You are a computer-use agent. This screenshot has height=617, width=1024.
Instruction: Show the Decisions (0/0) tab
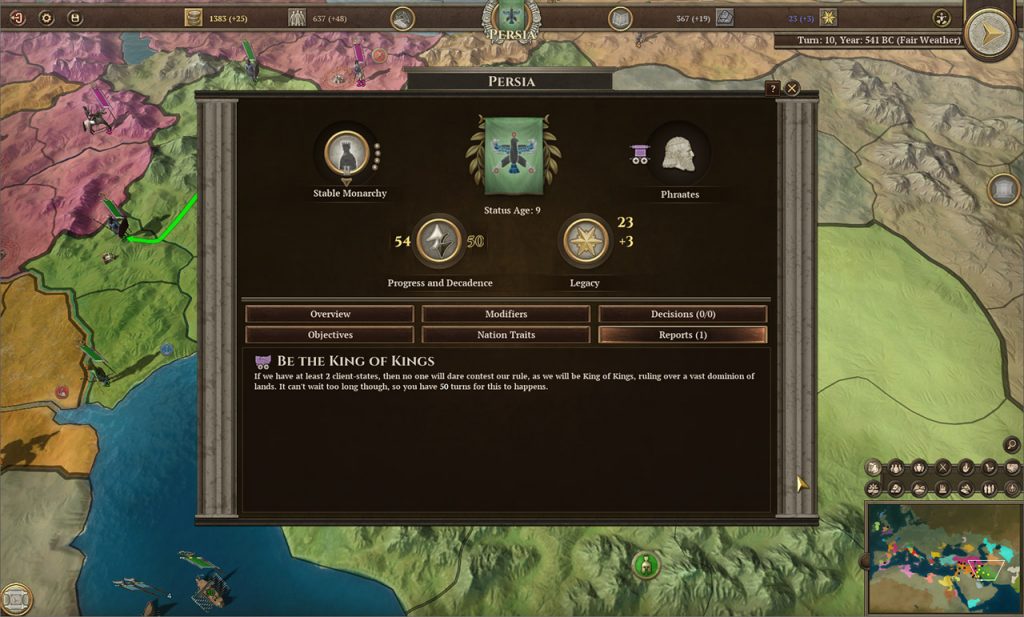click(683, 314)
